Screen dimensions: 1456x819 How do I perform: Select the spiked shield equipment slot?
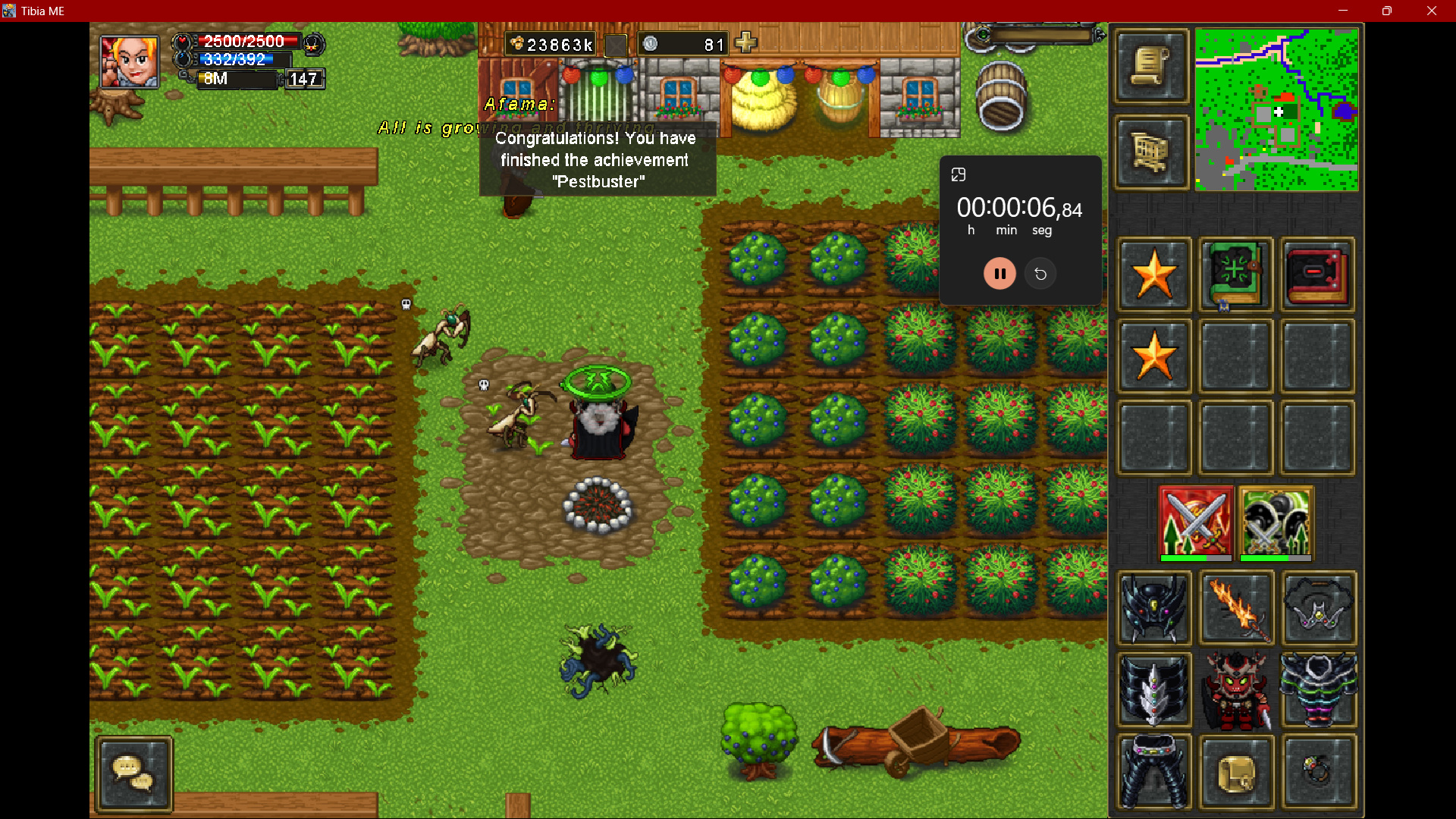(x=1153, y=690)
